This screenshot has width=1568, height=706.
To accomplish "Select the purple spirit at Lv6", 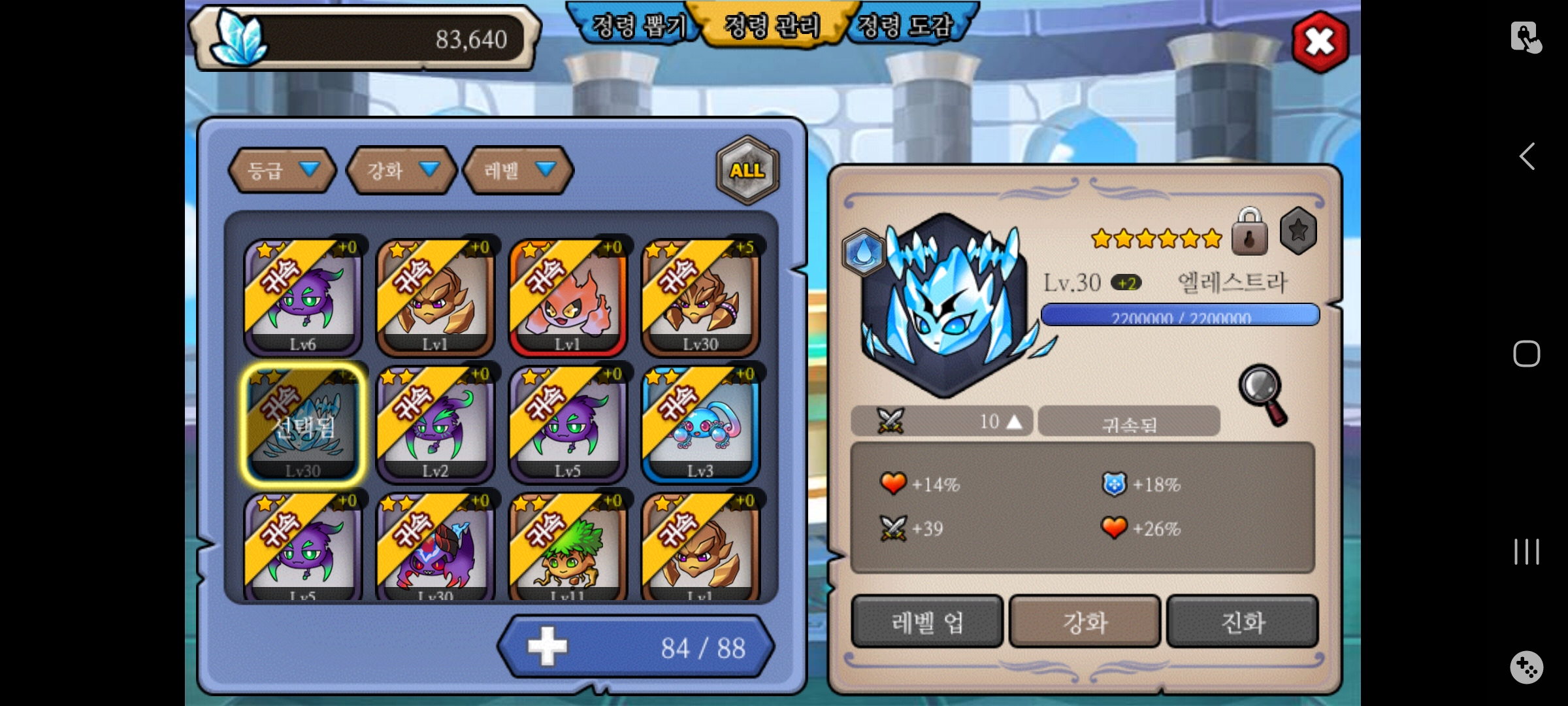I will pos(302,297).
